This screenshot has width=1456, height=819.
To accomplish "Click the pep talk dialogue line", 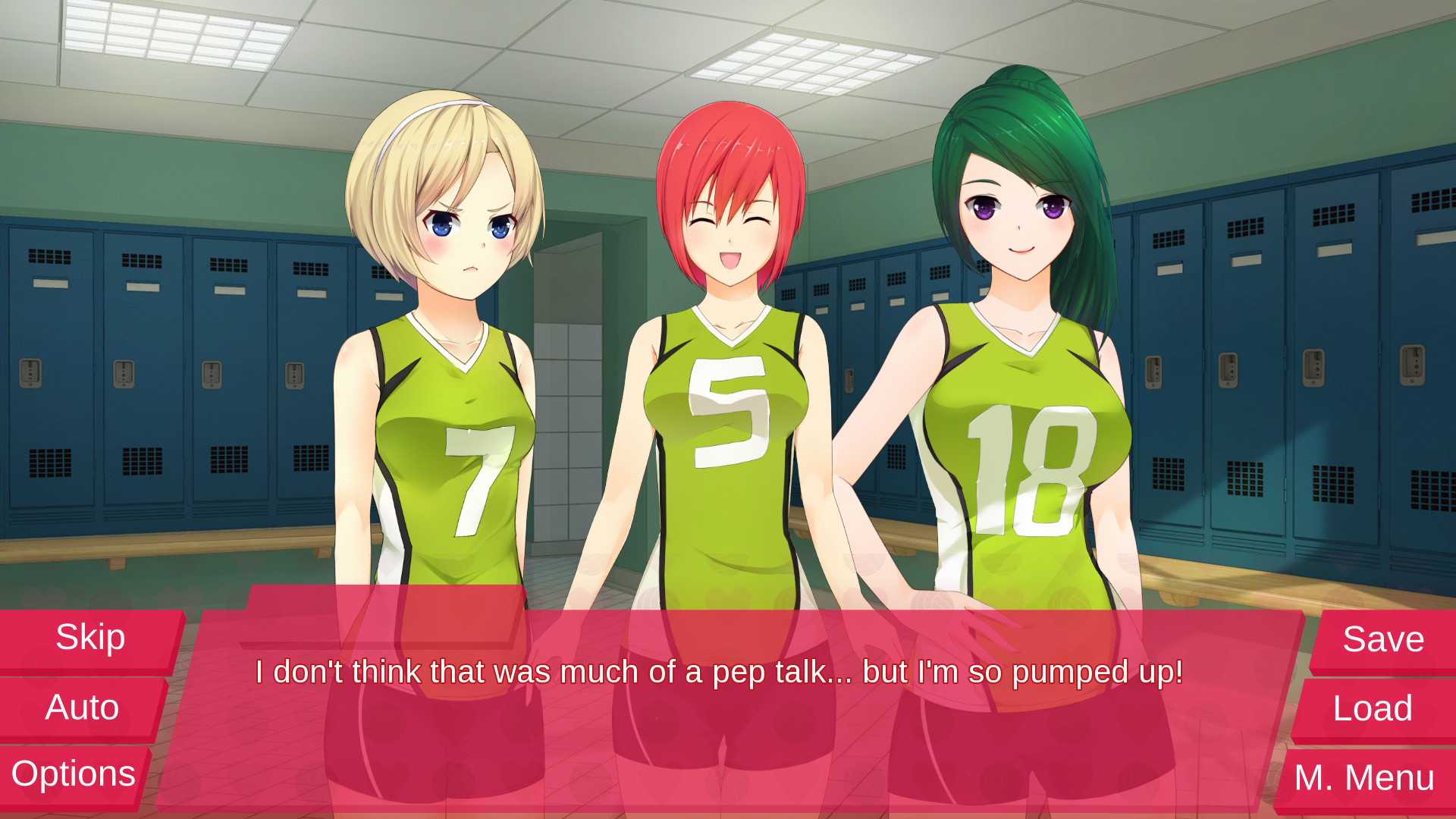I will [x=720, y=672].
